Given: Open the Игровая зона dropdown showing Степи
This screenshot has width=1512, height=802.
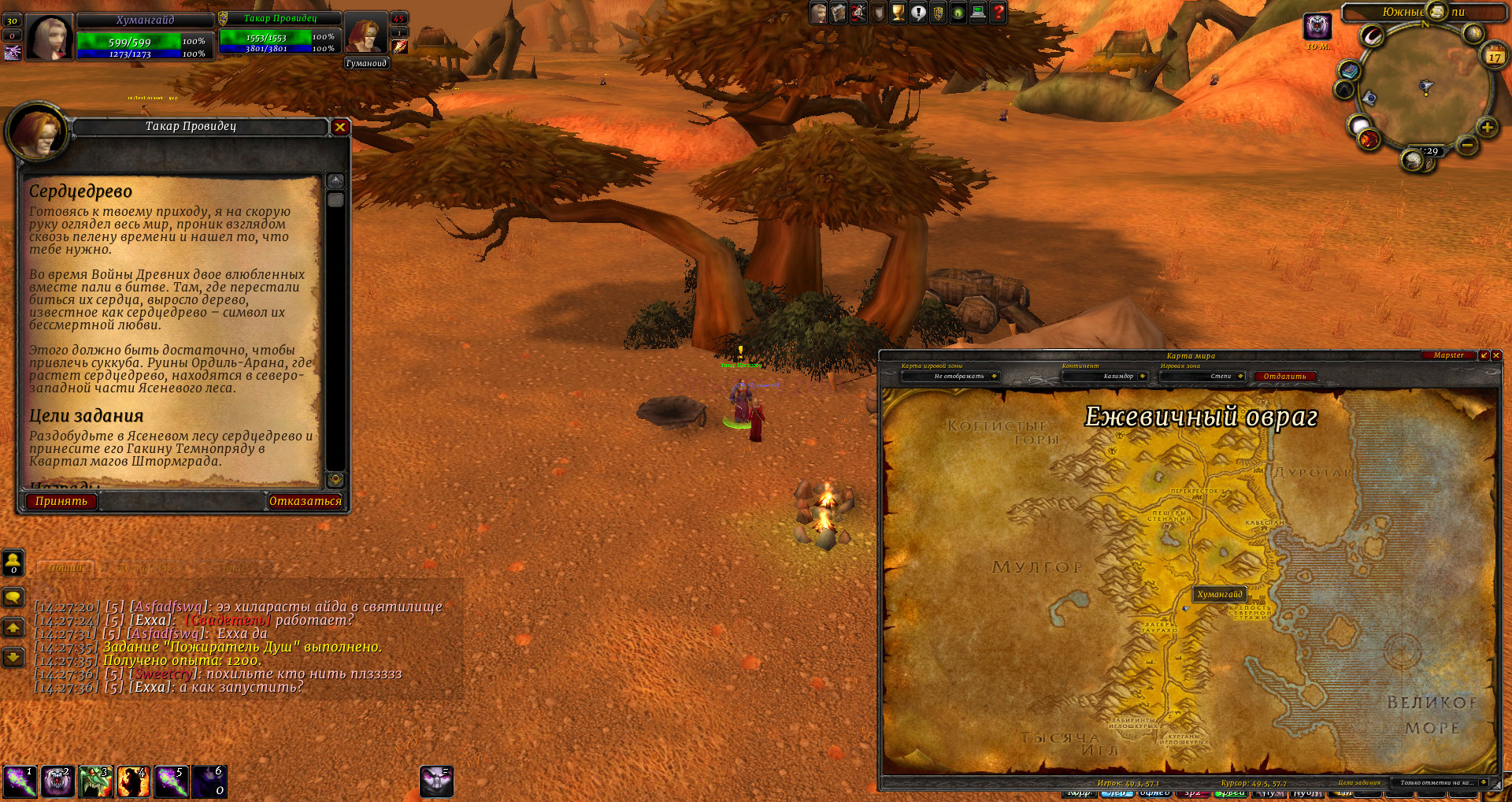Looking at the screenshot, I should tap(1240, 377).
